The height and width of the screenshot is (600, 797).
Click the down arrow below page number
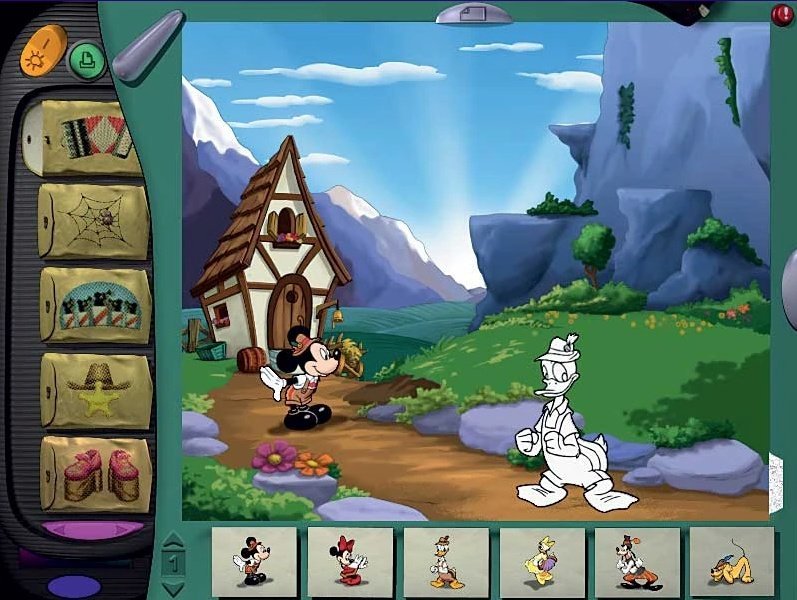click(x=172, y=587)
